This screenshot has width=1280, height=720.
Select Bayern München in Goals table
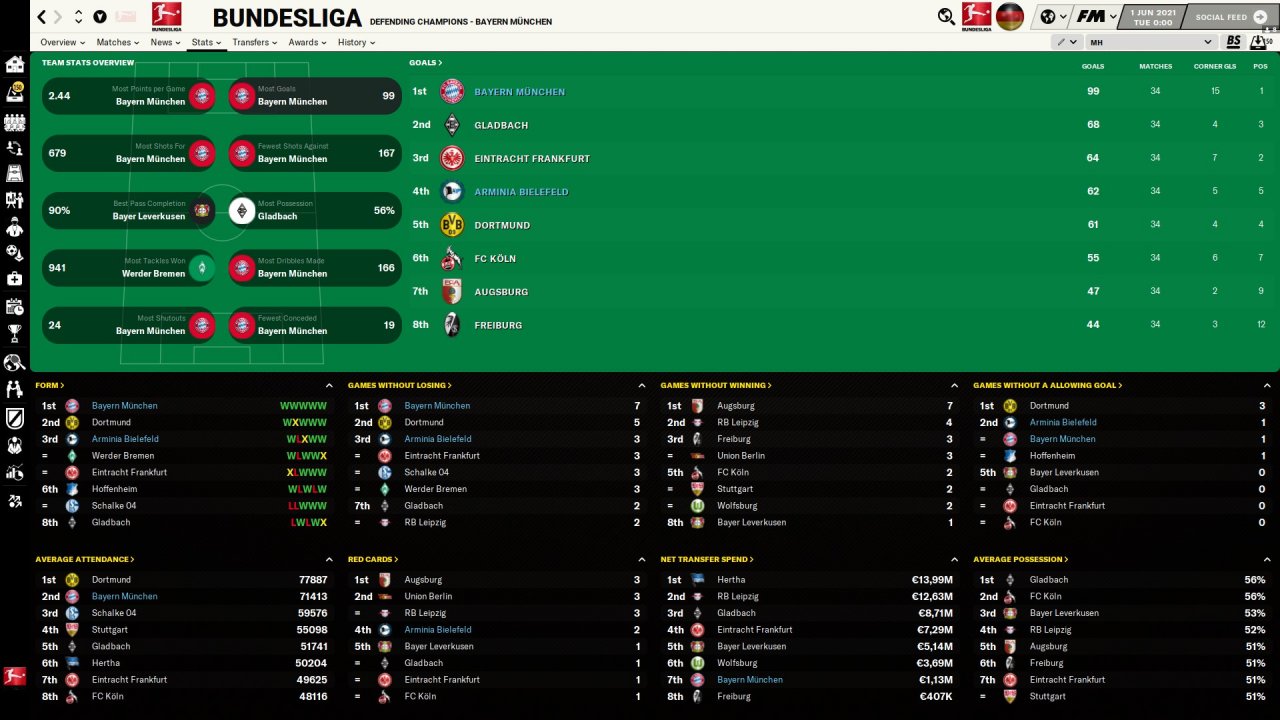[x=519, y=92]
